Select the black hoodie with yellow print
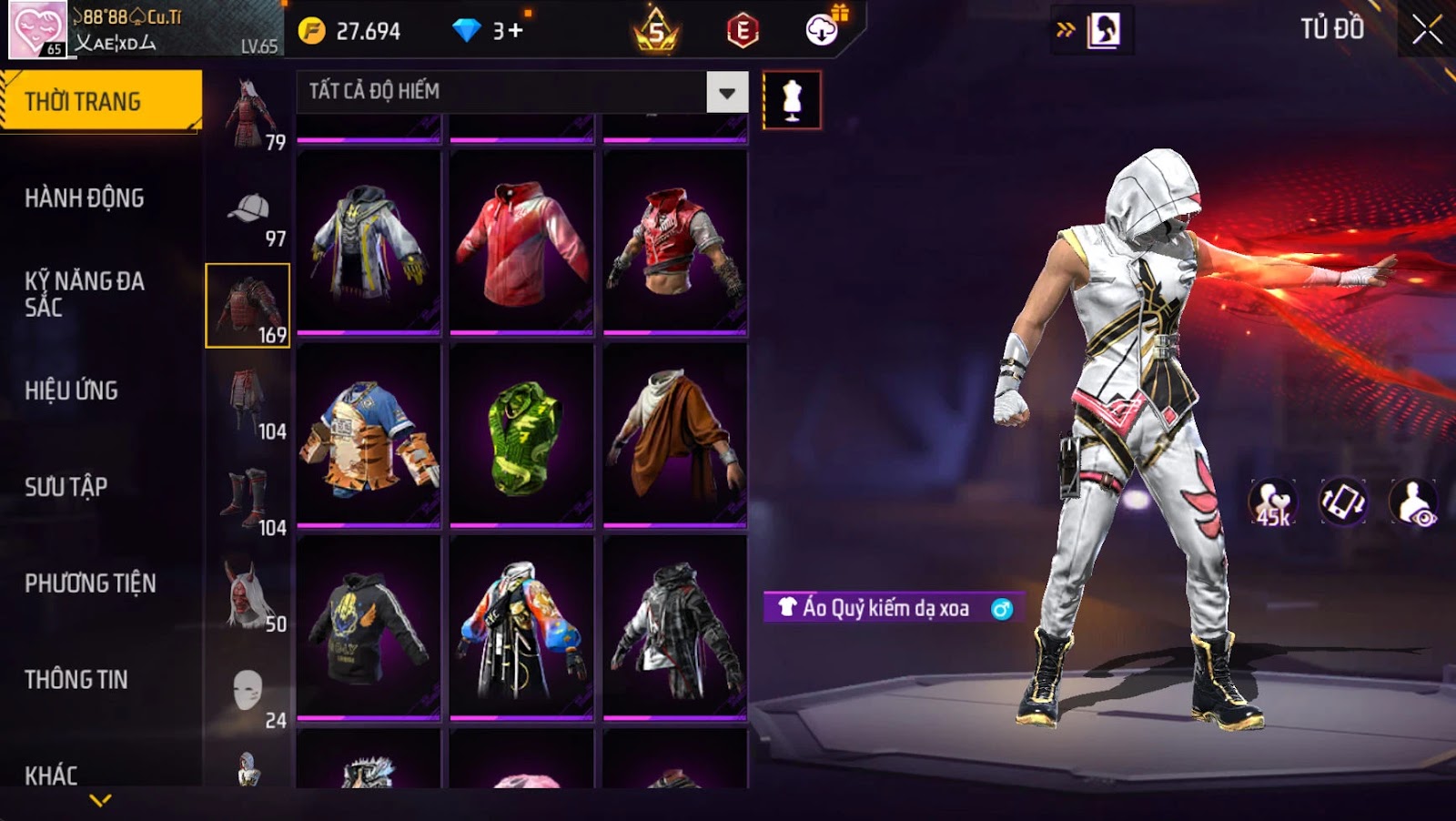Viewport: 1456px width, 821px height. click(x=369, y=627)
